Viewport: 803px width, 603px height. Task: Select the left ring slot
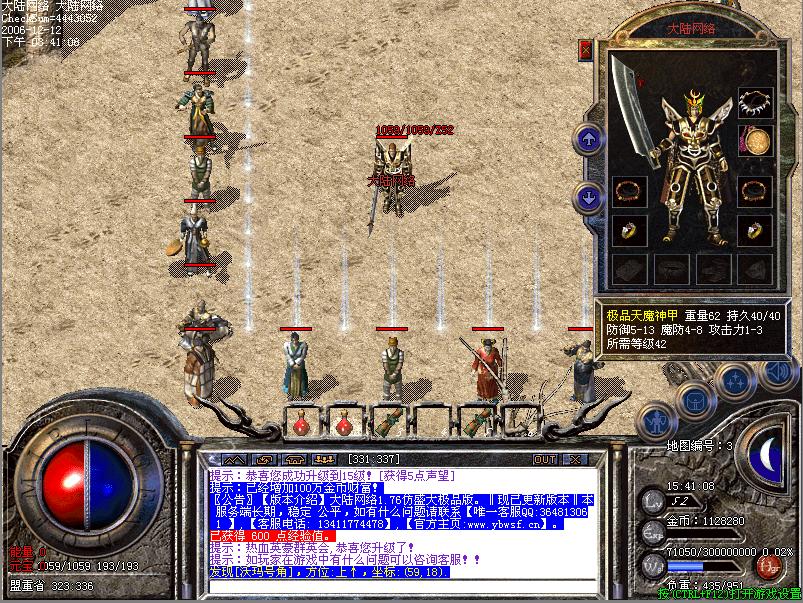[629, 230]
